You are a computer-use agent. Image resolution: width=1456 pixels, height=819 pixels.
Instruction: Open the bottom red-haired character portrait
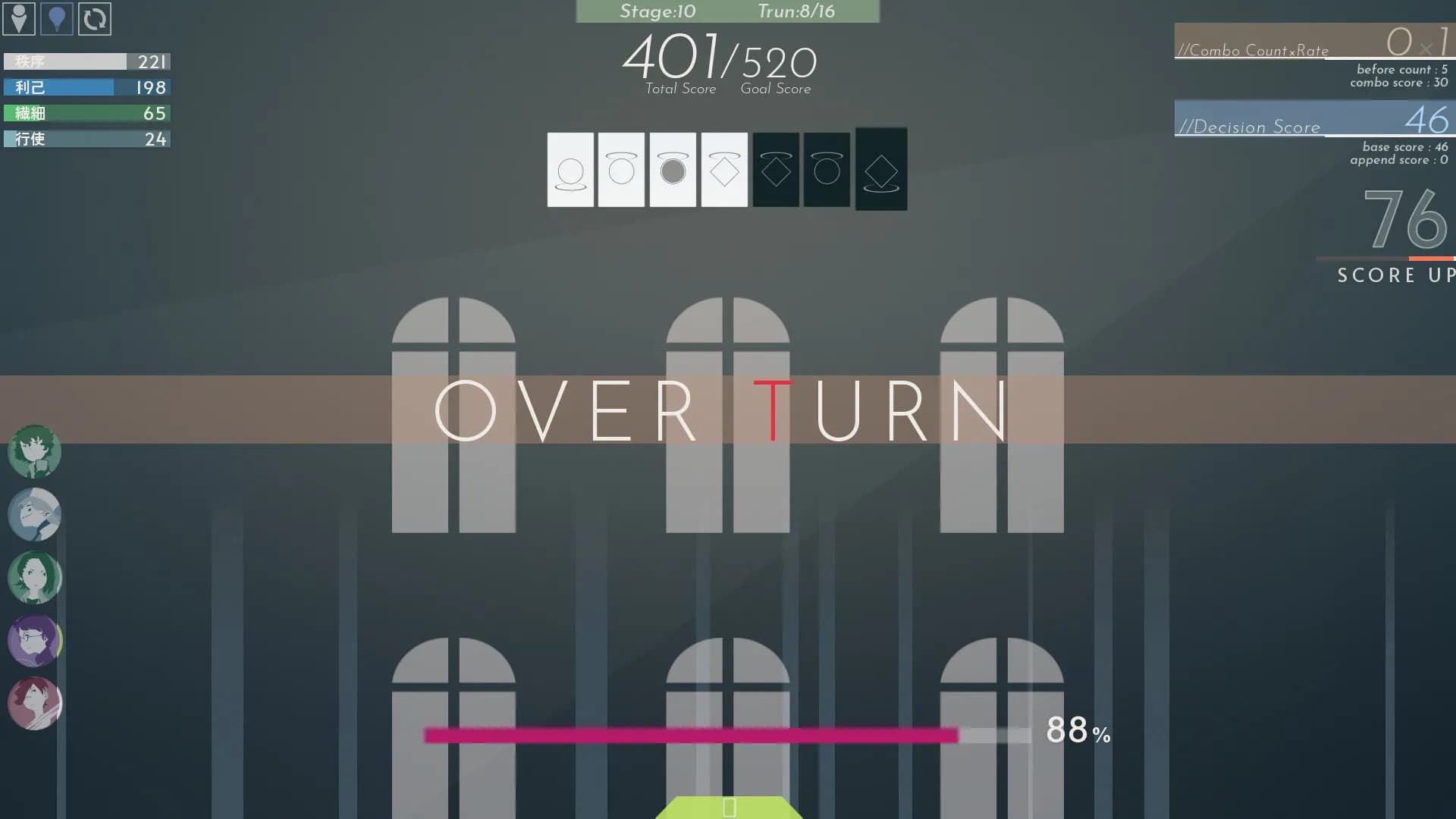point(34,704)
